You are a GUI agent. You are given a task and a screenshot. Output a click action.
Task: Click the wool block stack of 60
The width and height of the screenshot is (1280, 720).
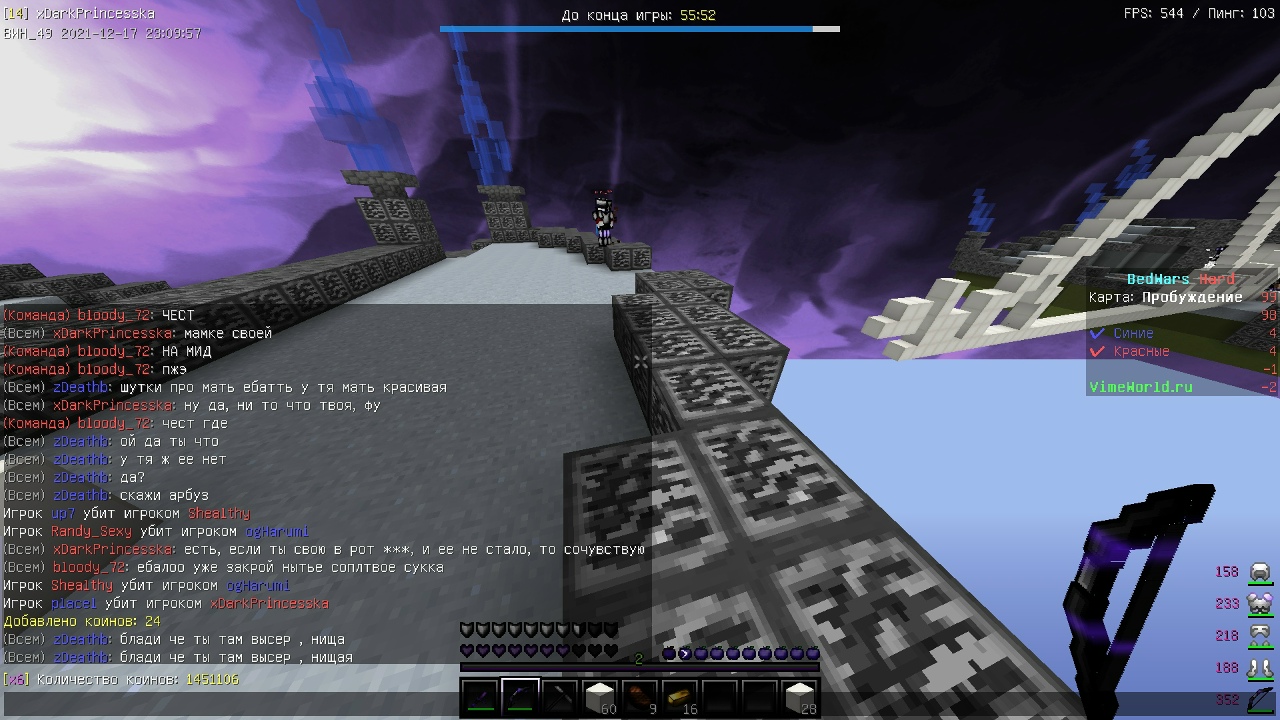(598, 695)
